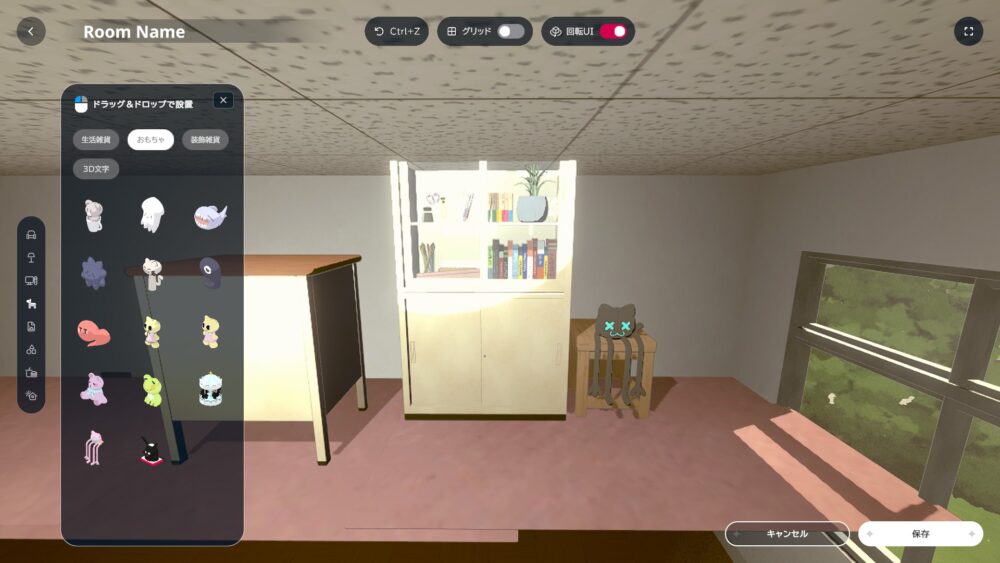The width and height of the screenshot is (1000, 563).
Task: Cancel room editing with キャンセル
Action: tap(786, 534)
